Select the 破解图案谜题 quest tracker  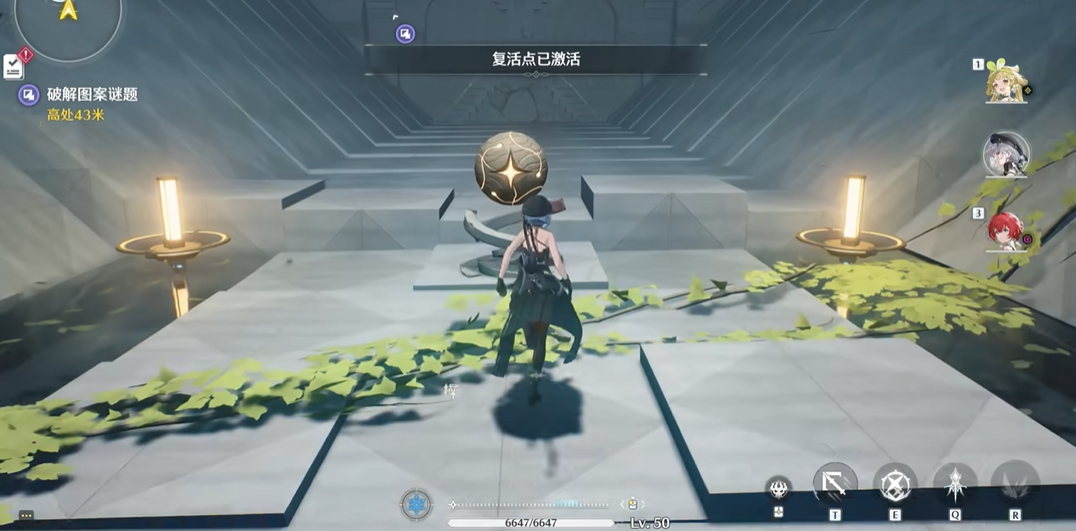point(92,95)
